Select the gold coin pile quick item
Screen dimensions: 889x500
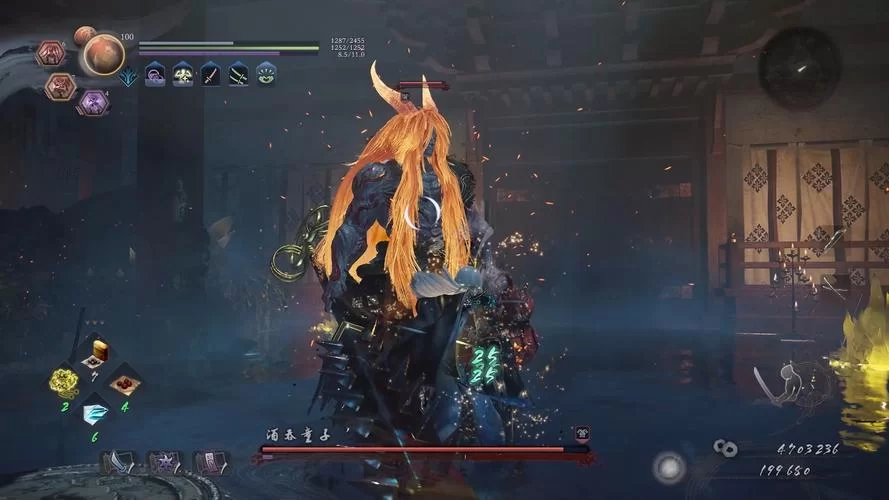coord(66,380)
